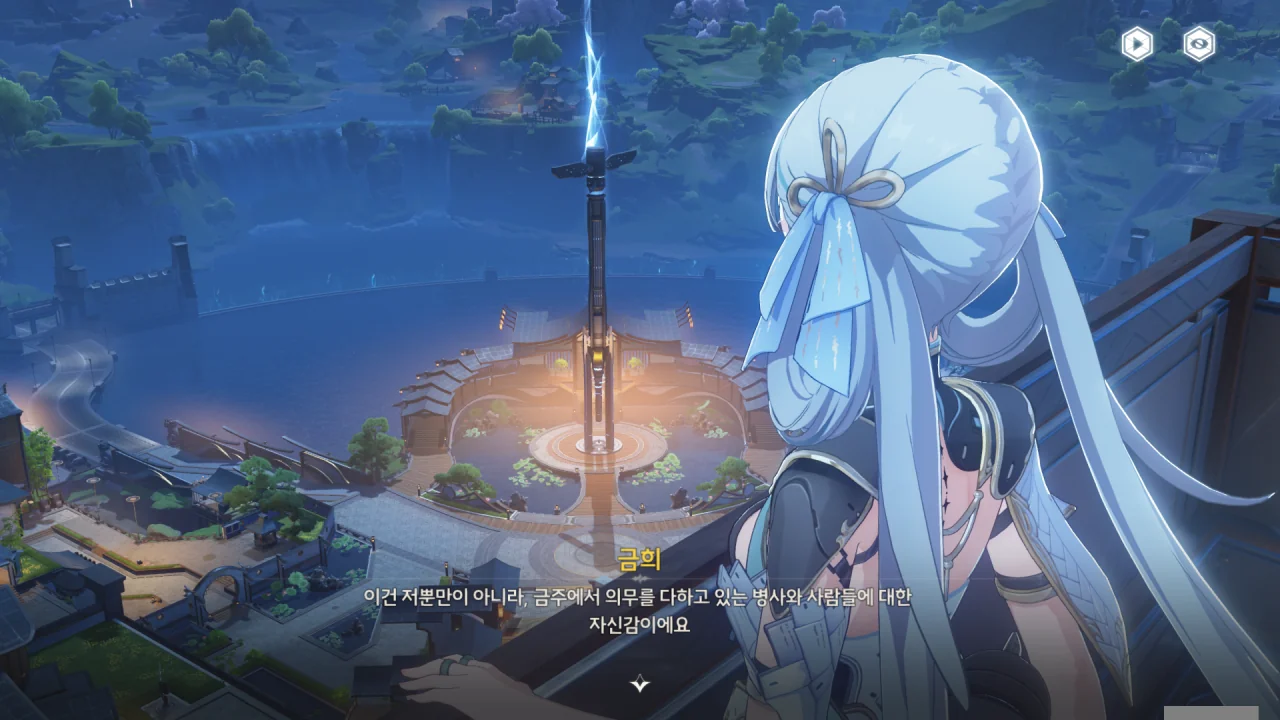
Task: Hide the dialogue interface using the eye icon
Action: 1199,44
